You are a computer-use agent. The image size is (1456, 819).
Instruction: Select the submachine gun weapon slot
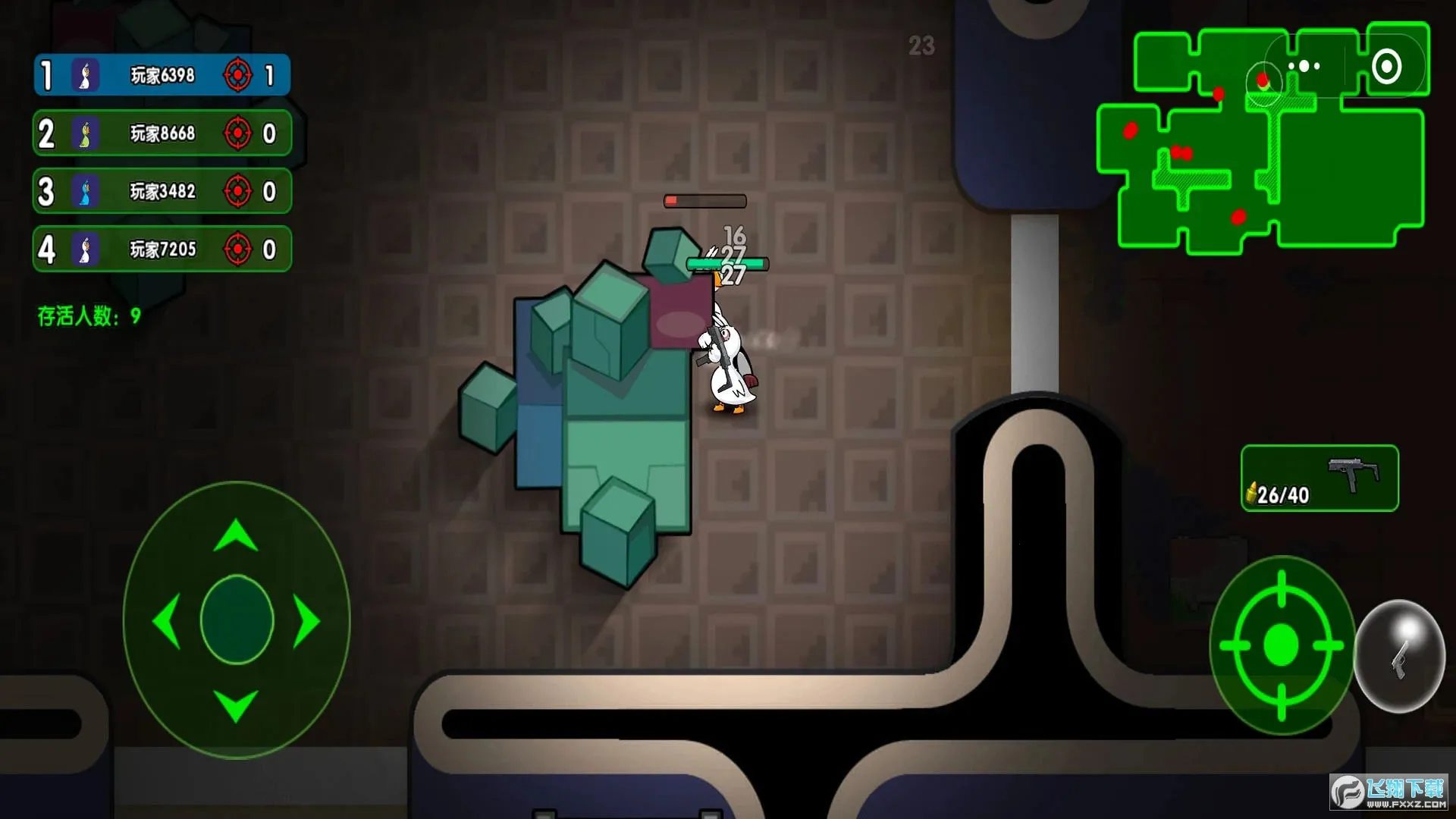[1319, 479]
